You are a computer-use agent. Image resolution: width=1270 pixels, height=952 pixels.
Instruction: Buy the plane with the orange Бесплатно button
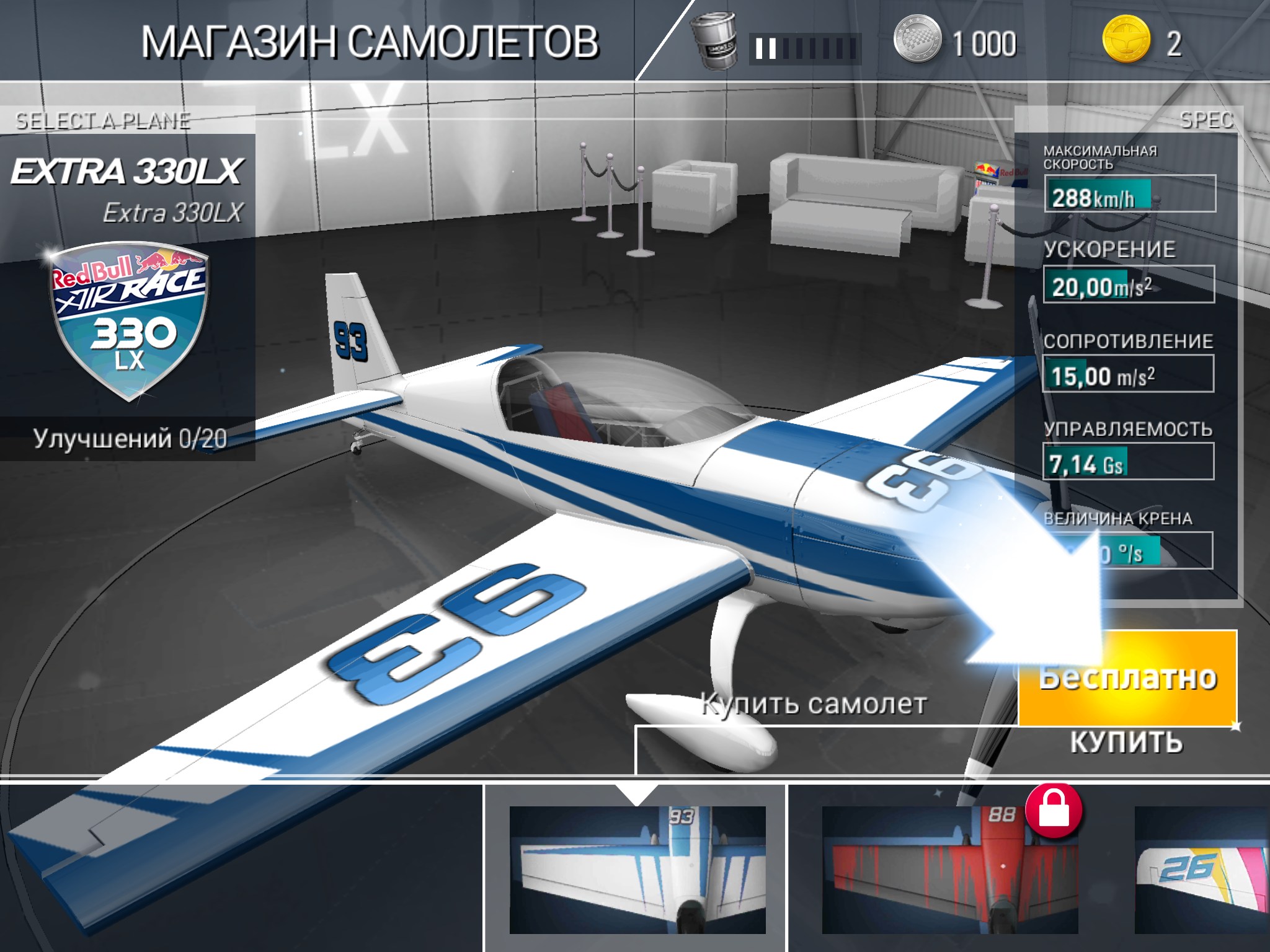[x=1127, y=679]
